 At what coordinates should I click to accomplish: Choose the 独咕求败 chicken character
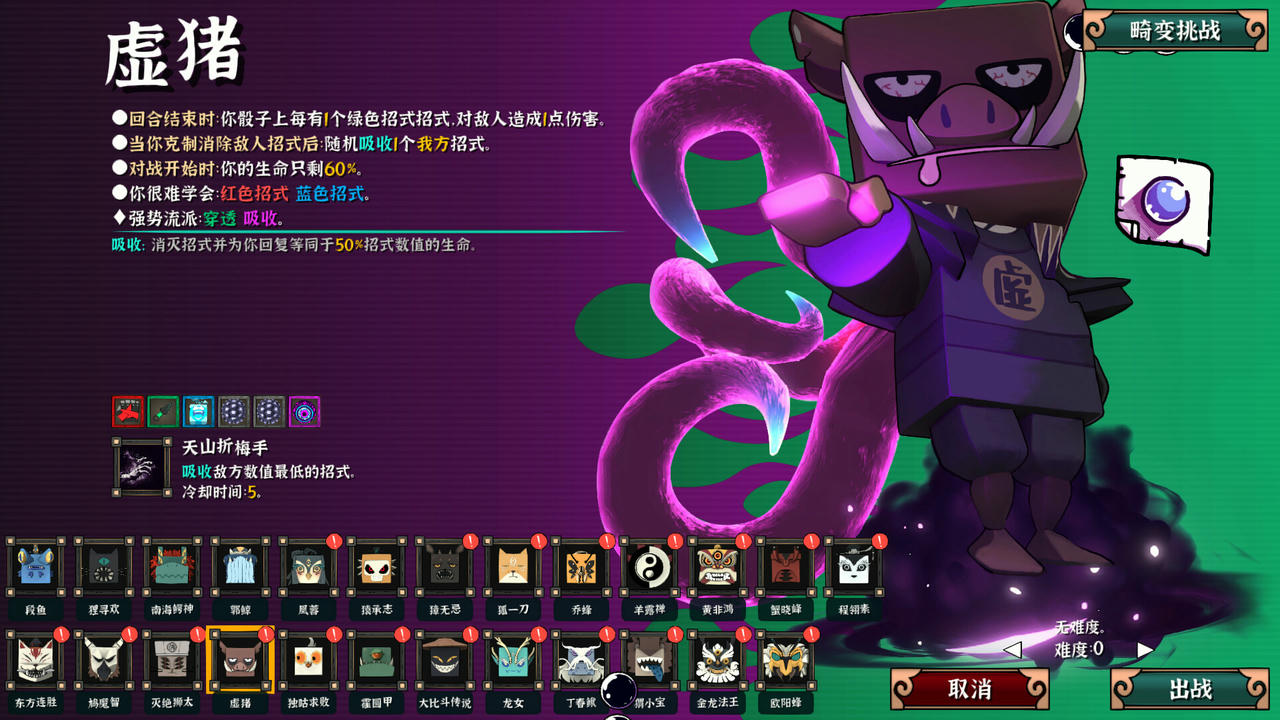pyautogui.click(x=308, y=660)
